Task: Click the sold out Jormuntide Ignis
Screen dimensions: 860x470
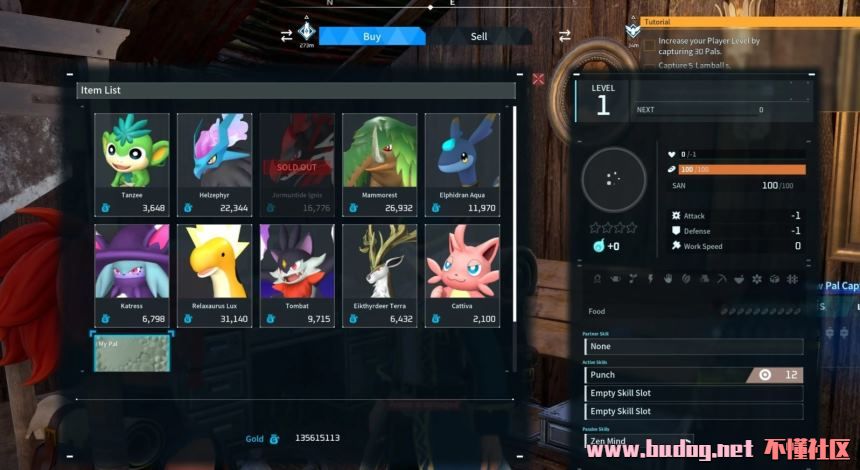Action: tap(297, 164)
